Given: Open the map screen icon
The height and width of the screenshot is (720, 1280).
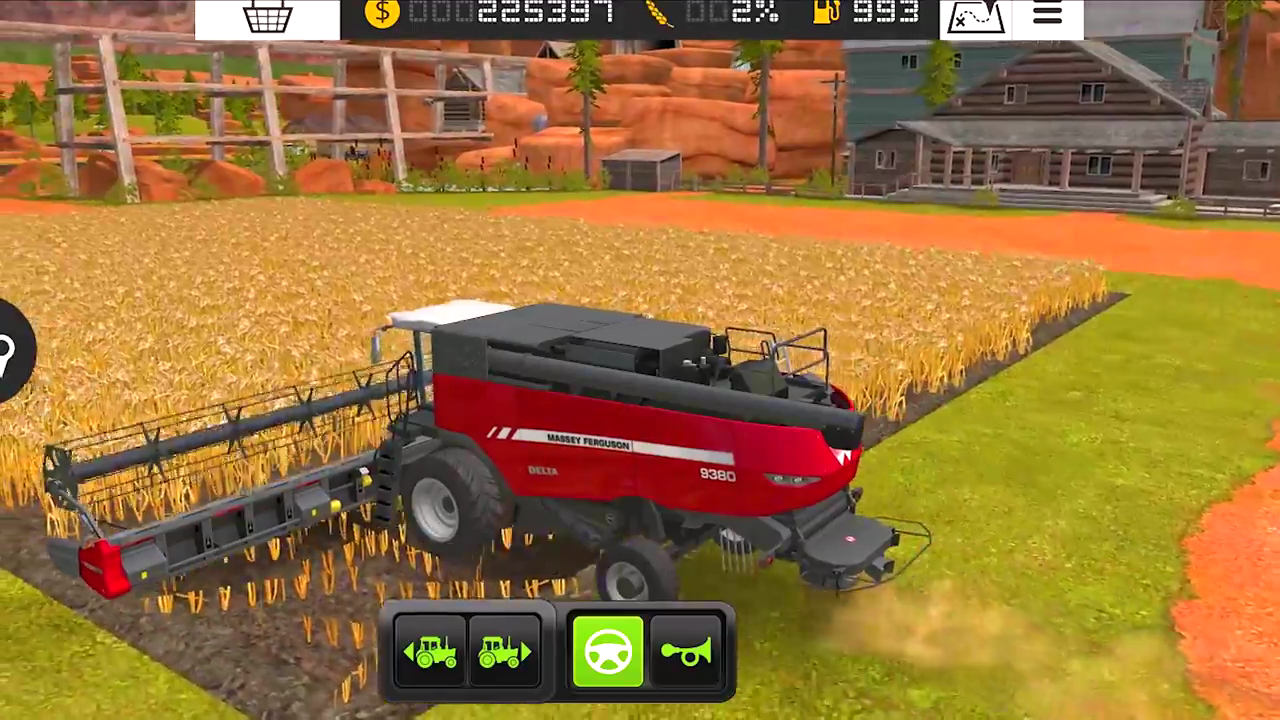Looking at the screenshot, I should tap(975, 15).
